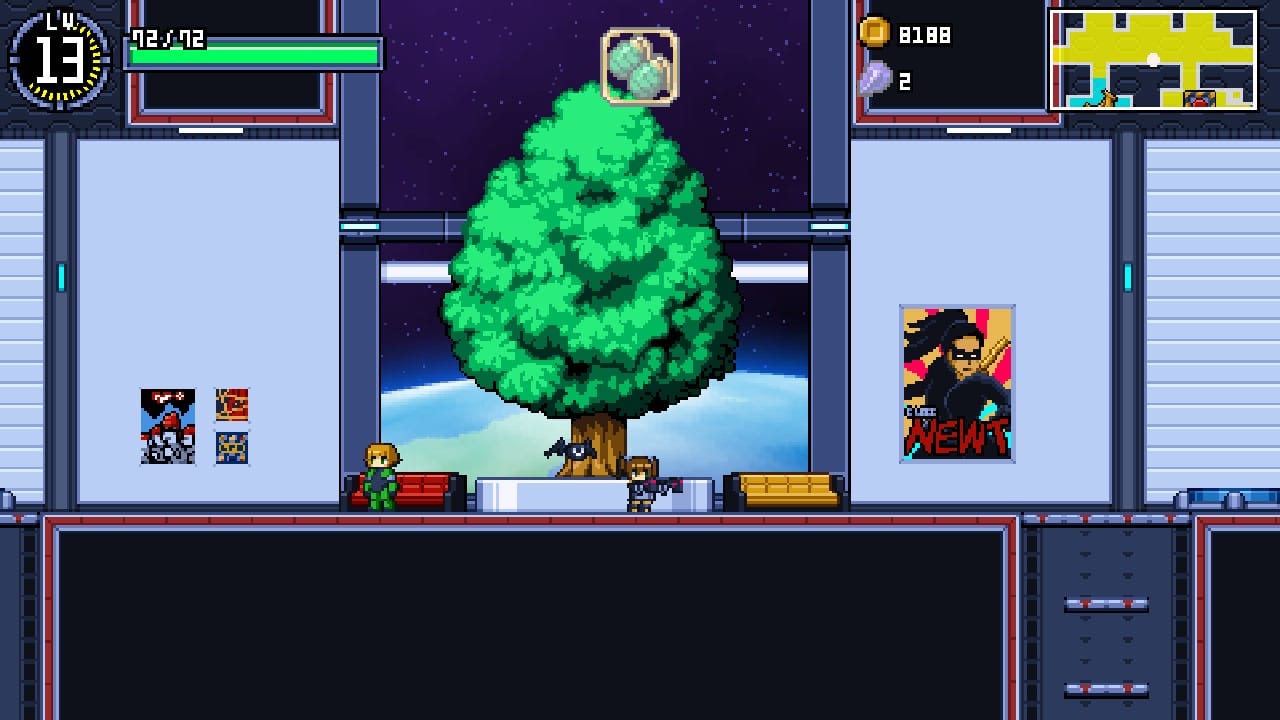Select the purple crystal shard icon
The image size is (1280, 720).
875,77
